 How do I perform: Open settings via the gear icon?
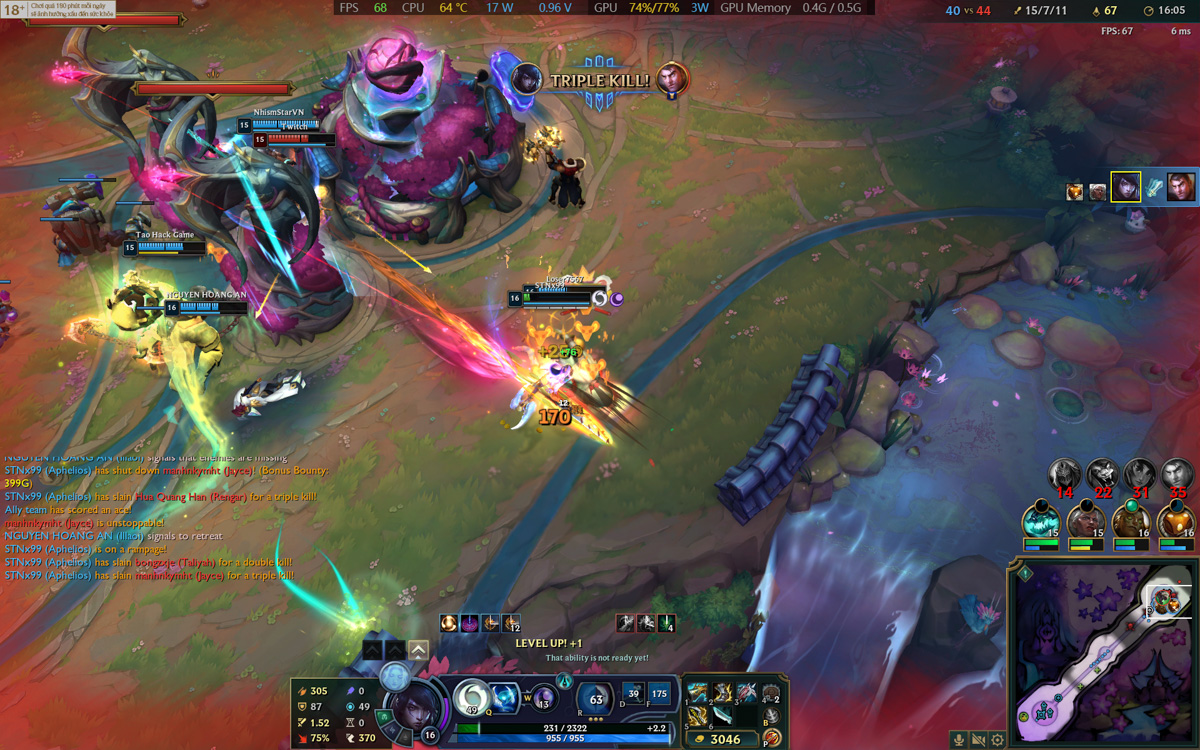click(x=997, y=740)
